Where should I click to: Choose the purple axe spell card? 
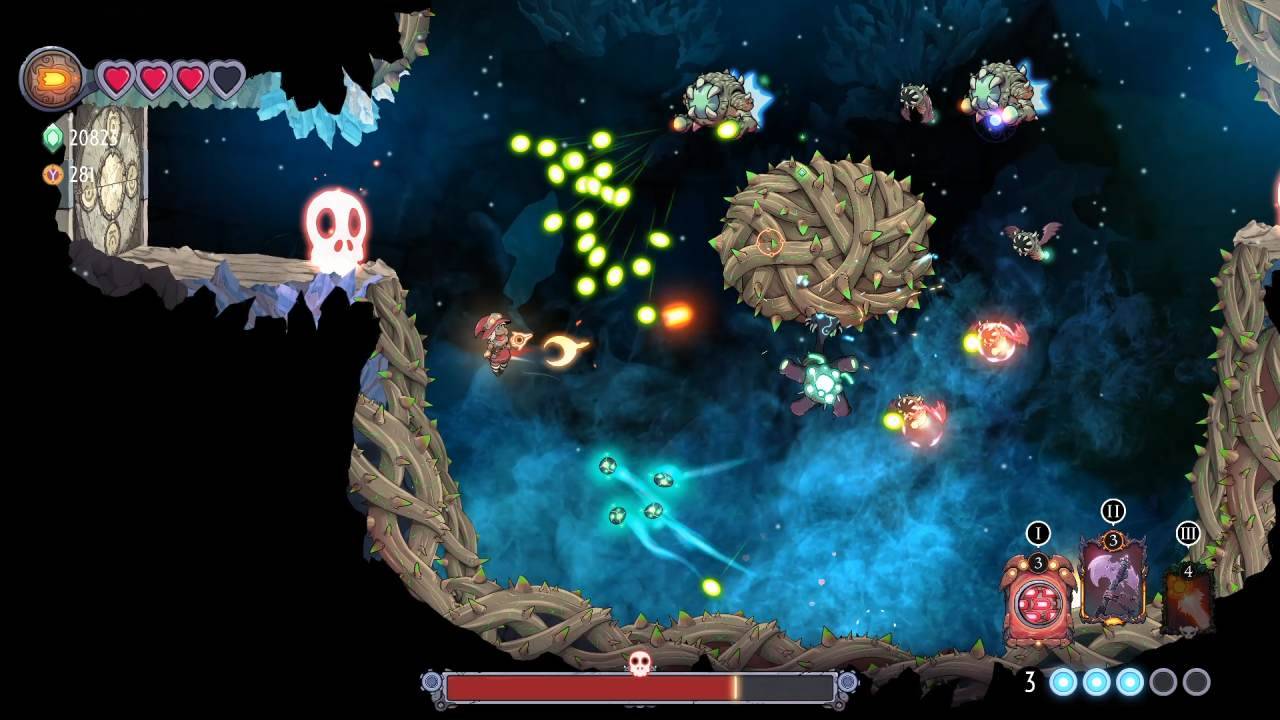pos(1112,580)
